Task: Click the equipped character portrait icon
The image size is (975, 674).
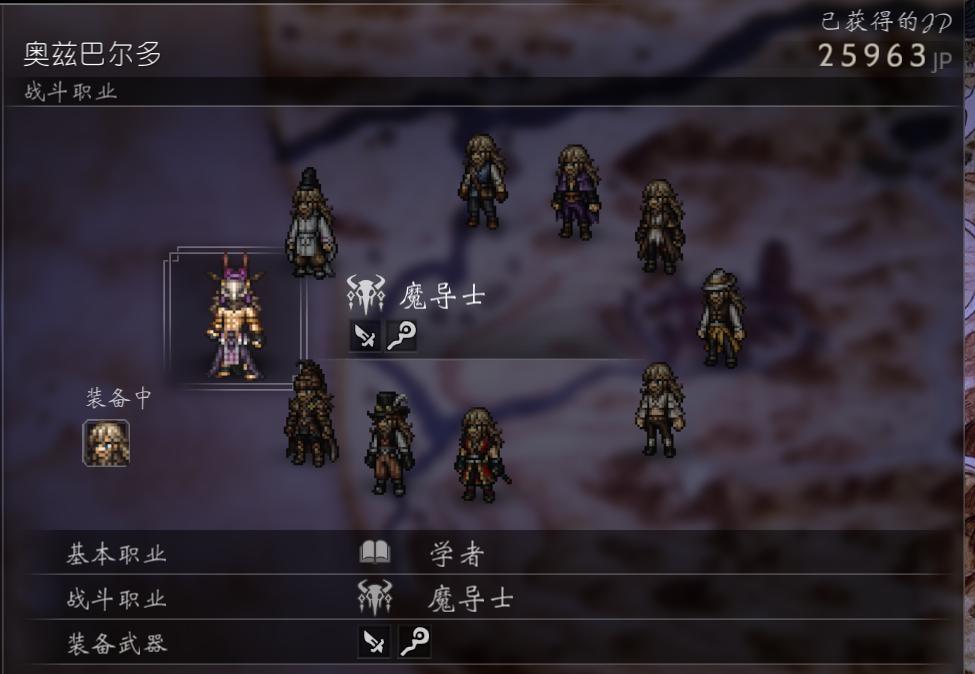Action: 106,443
